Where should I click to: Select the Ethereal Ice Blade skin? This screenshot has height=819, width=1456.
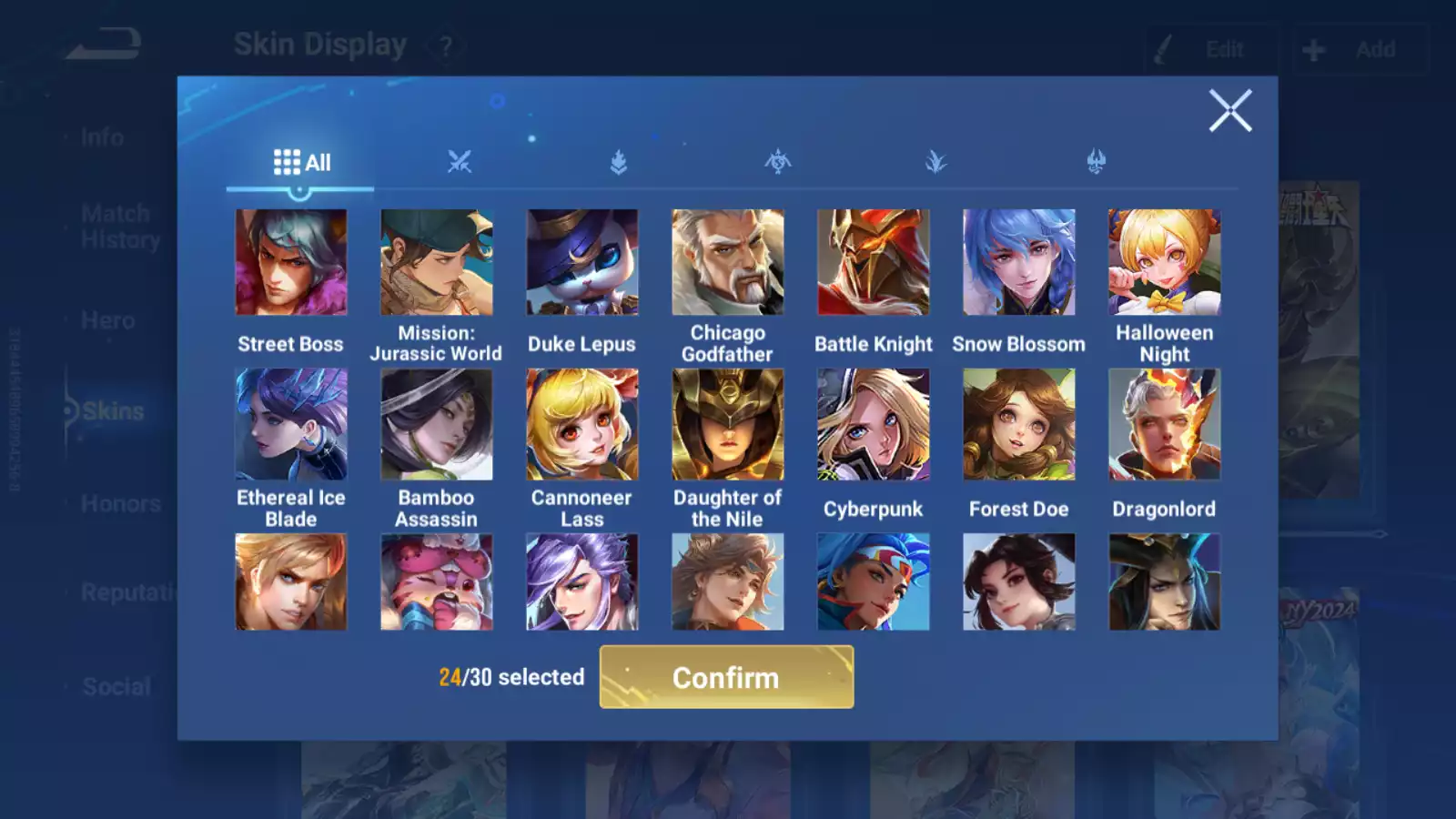click(291, 424)
